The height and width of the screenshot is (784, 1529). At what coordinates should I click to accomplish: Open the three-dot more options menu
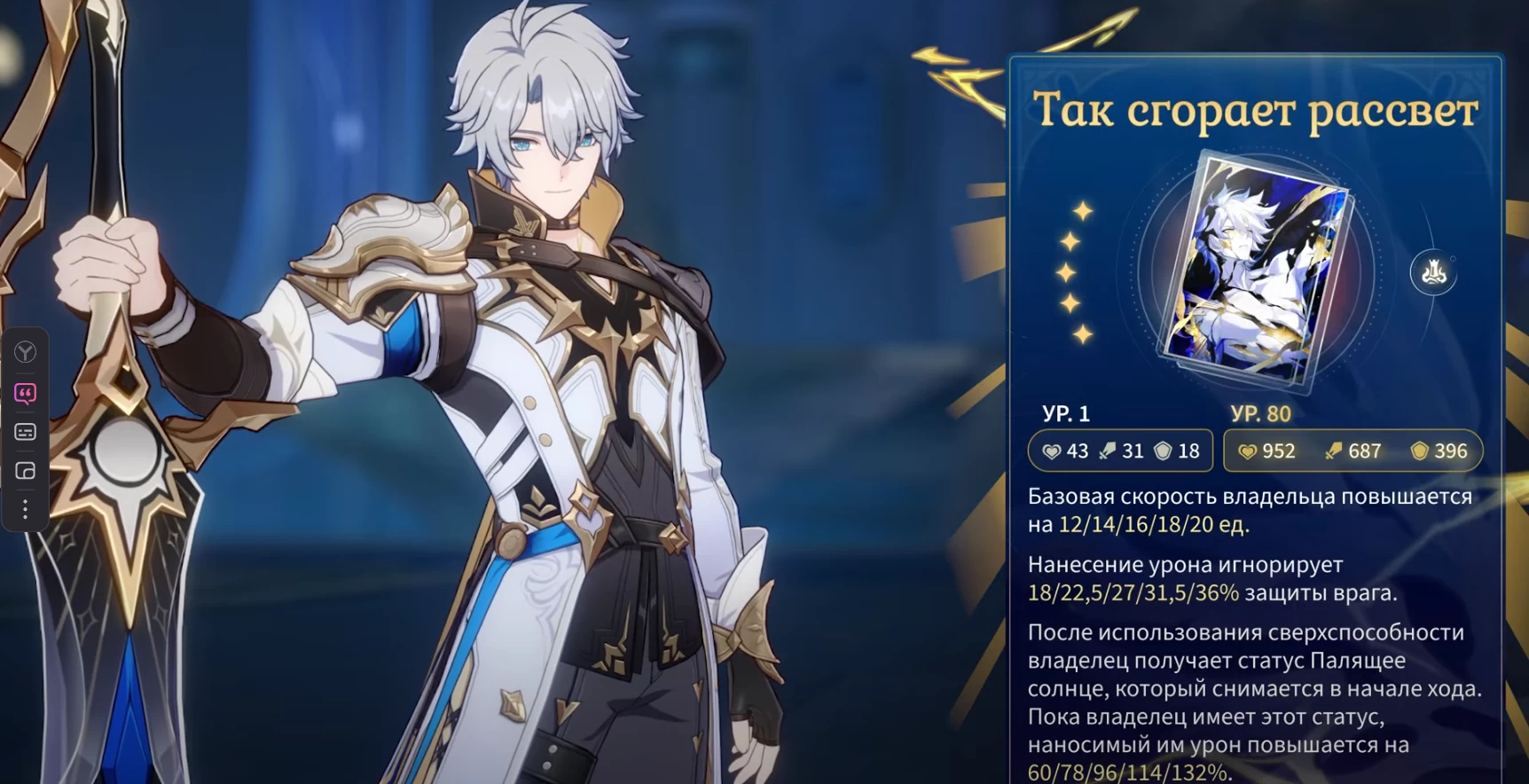pyautogui.click(x=25, y=509)
